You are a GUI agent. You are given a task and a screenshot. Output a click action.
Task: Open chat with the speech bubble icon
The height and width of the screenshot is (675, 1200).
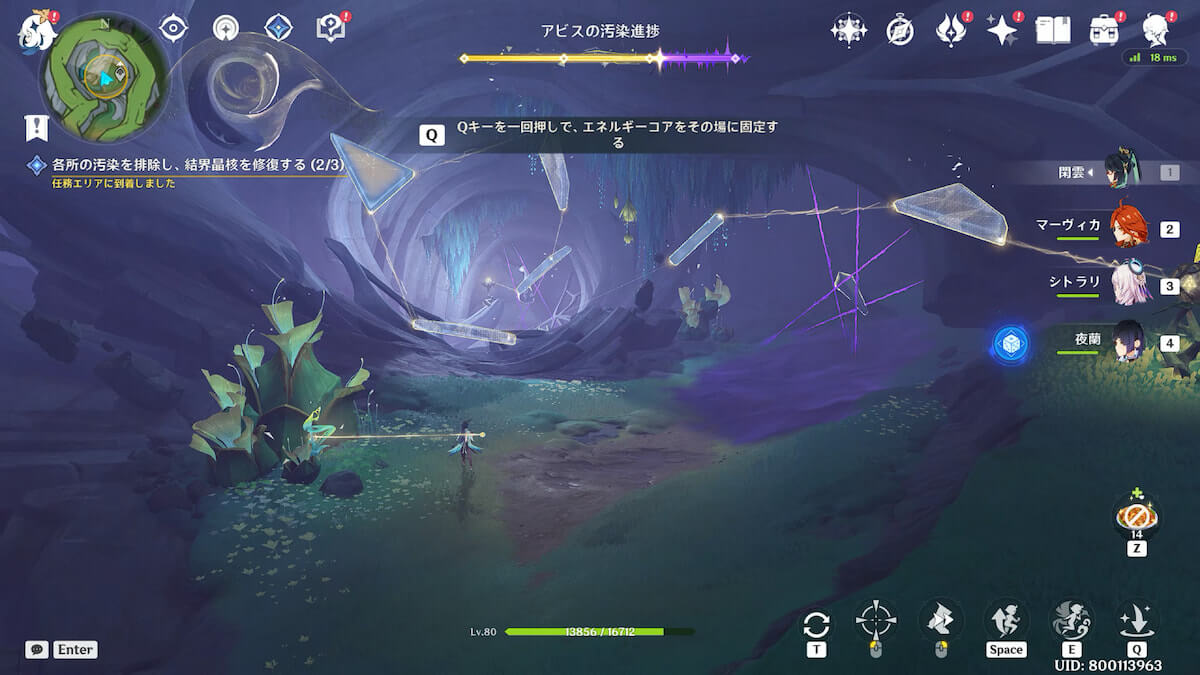click(37, 649)
